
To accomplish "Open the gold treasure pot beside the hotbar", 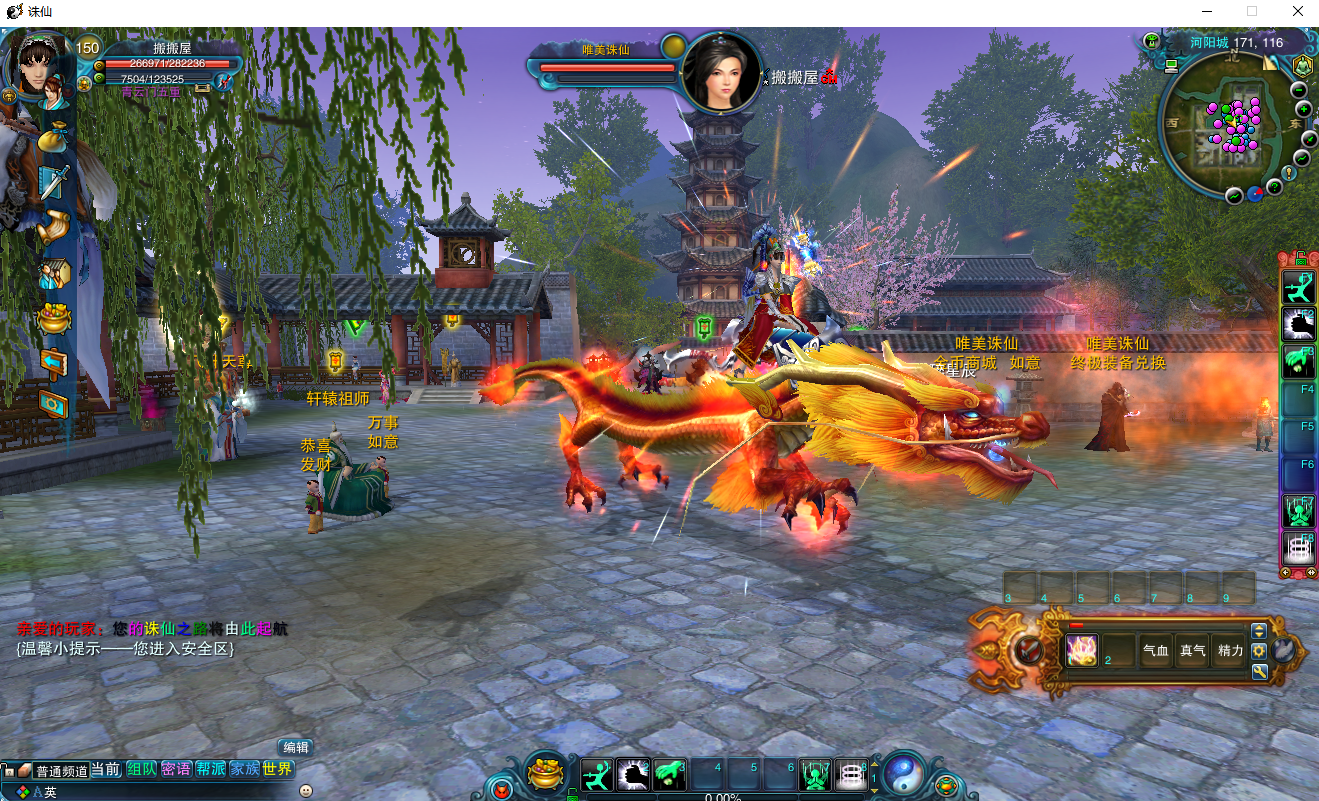I will pos(546,774).
